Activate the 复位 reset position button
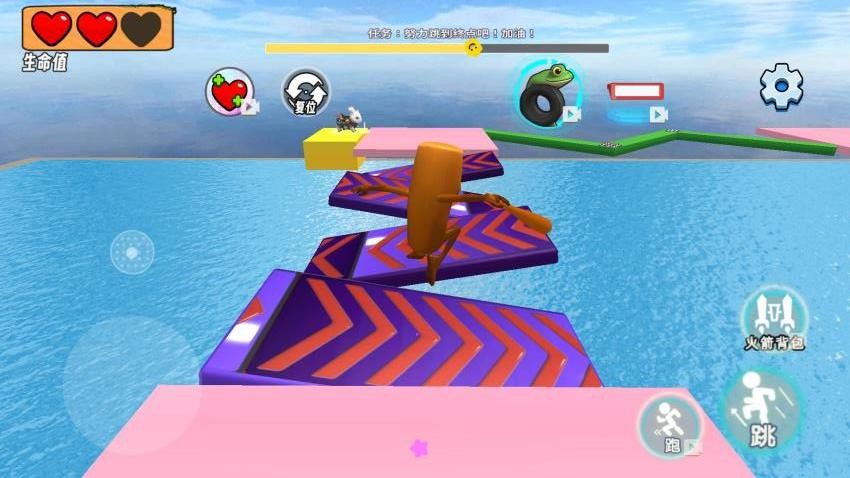This screenshot has height=478, width=850. point(305,92)
